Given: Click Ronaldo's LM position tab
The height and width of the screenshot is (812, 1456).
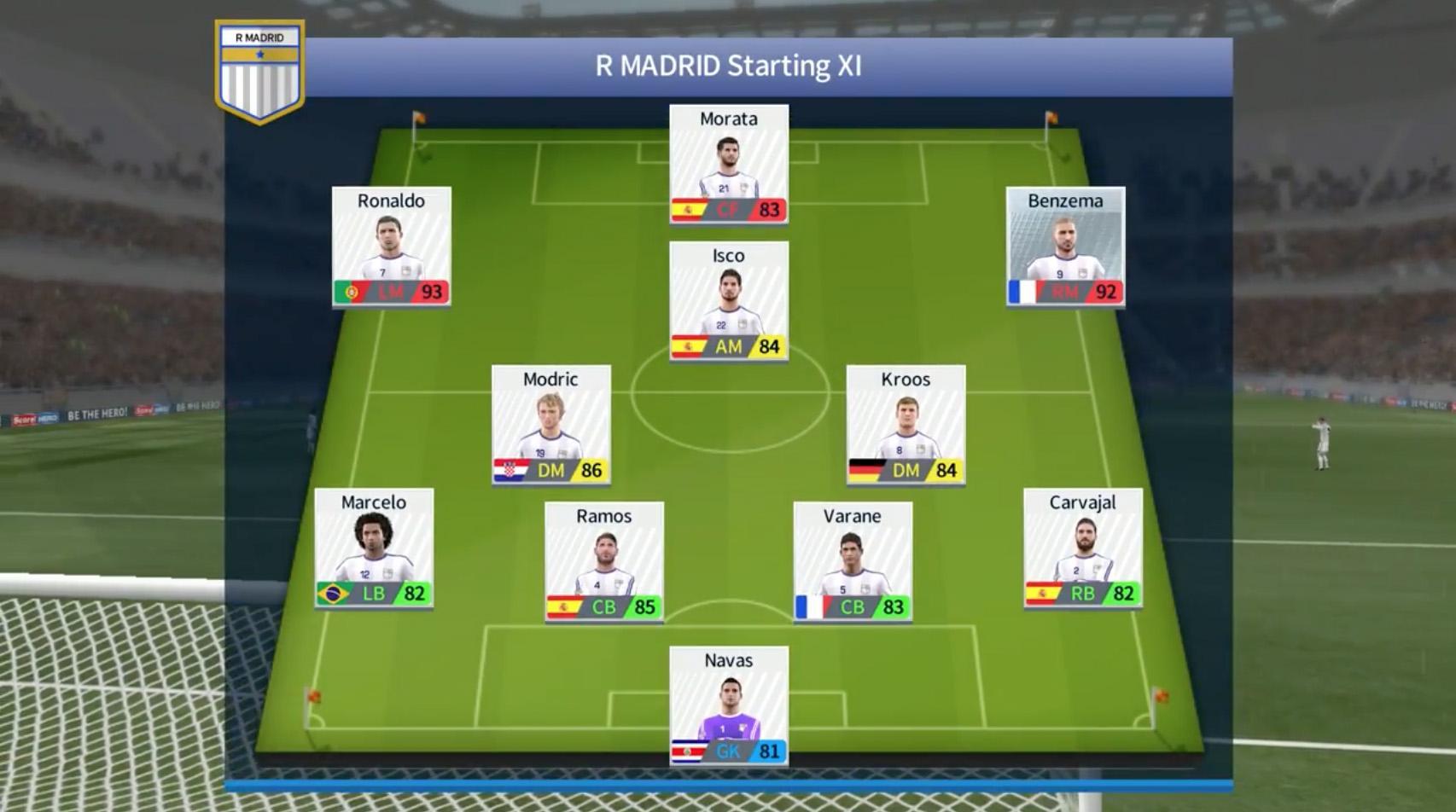Looking at the screenshot, I should coord(390,290).
